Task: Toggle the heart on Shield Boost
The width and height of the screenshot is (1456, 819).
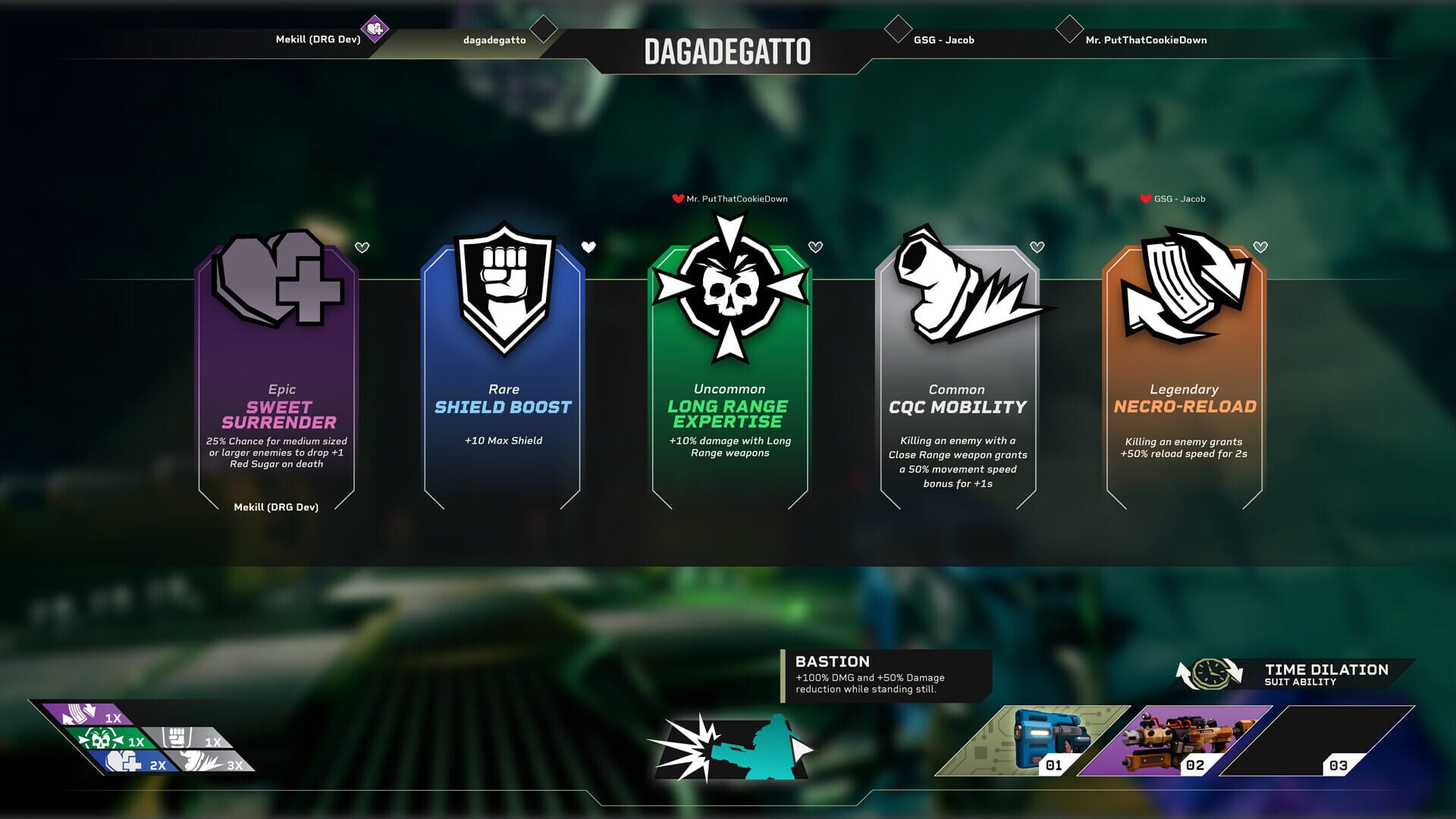Action: click(588, 247)
